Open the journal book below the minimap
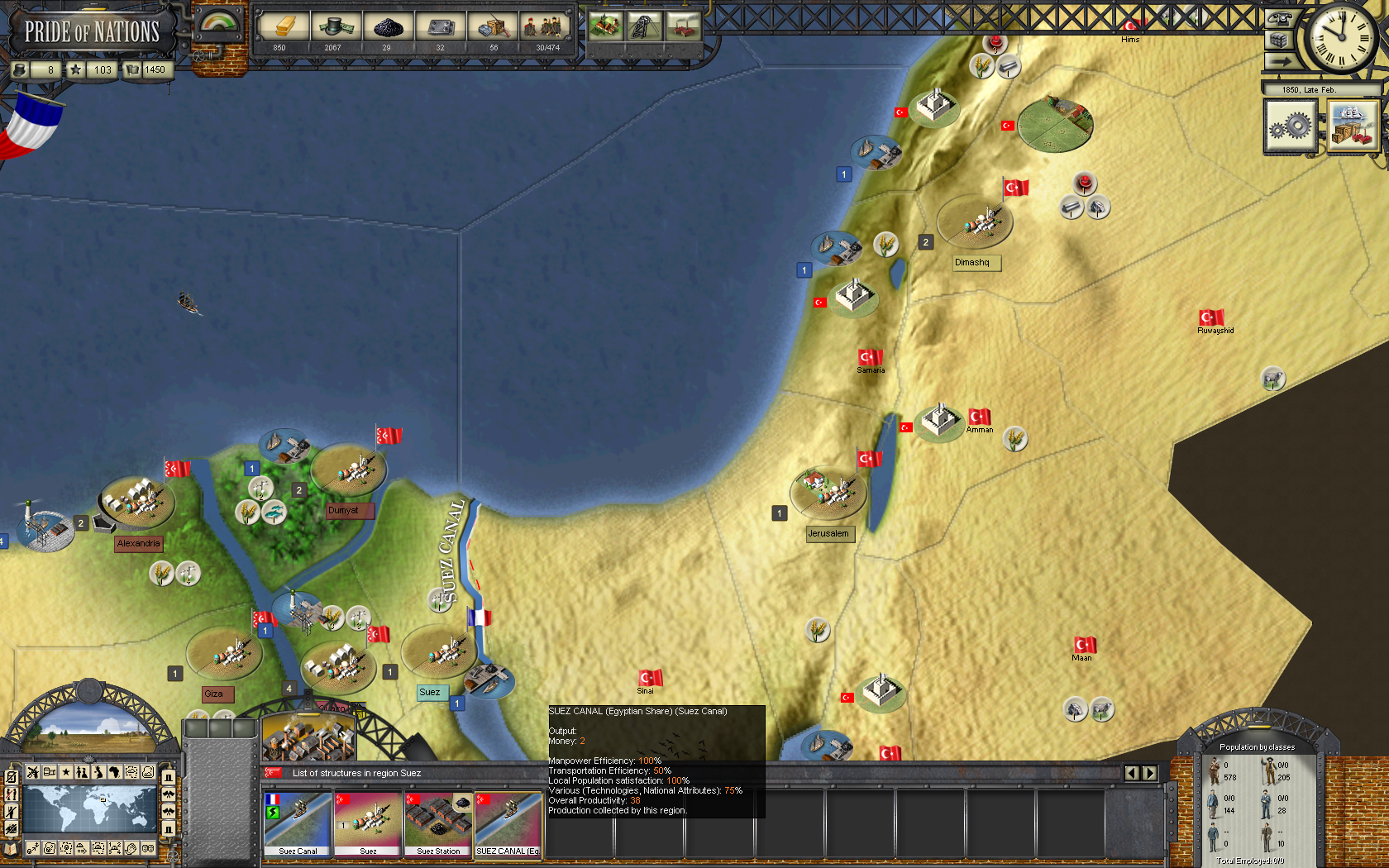 pyautogui.click(x=10, y=849)
